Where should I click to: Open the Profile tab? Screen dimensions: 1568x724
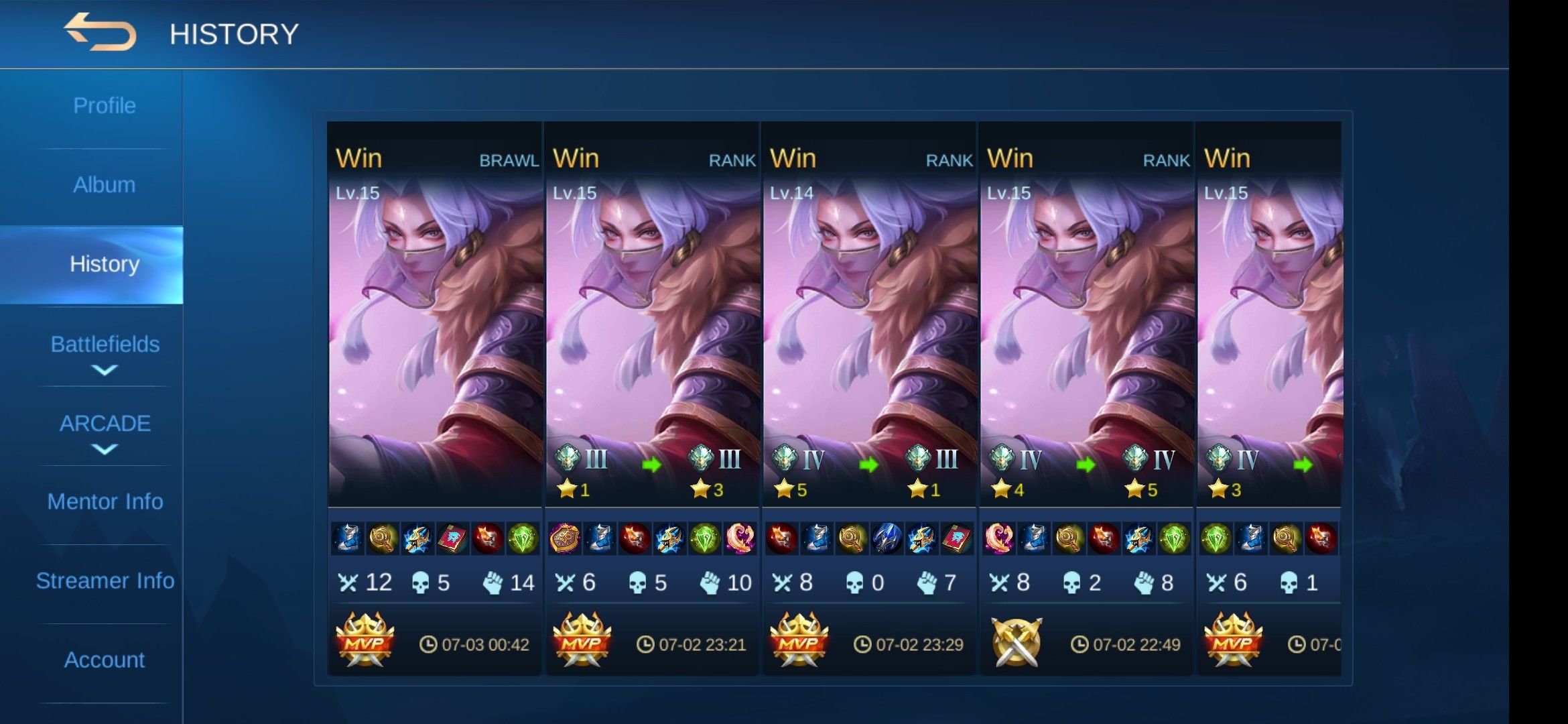pyautogui.click(x=105, y=106)
